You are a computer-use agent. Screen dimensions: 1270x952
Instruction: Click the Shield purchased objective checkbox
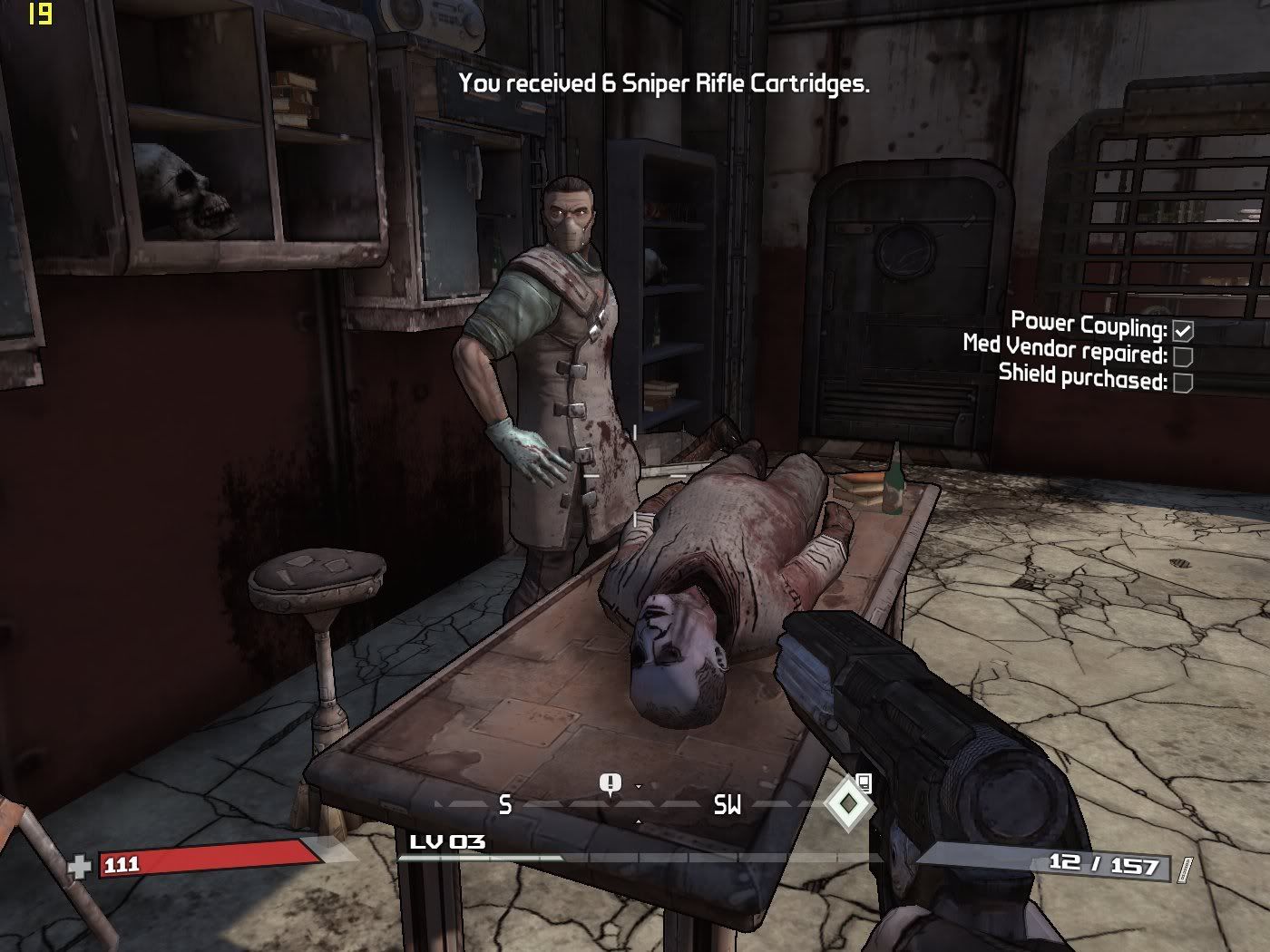(1183, 383)
